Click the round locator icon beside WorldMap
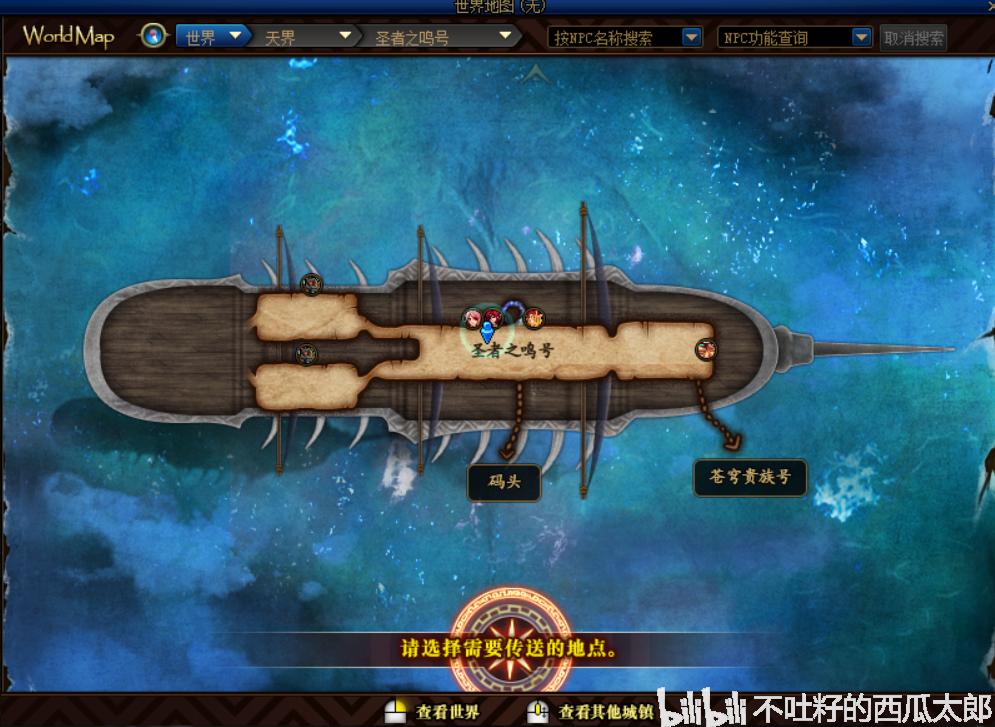The height and width of the screenshot is (727, 995). [153, 37]
